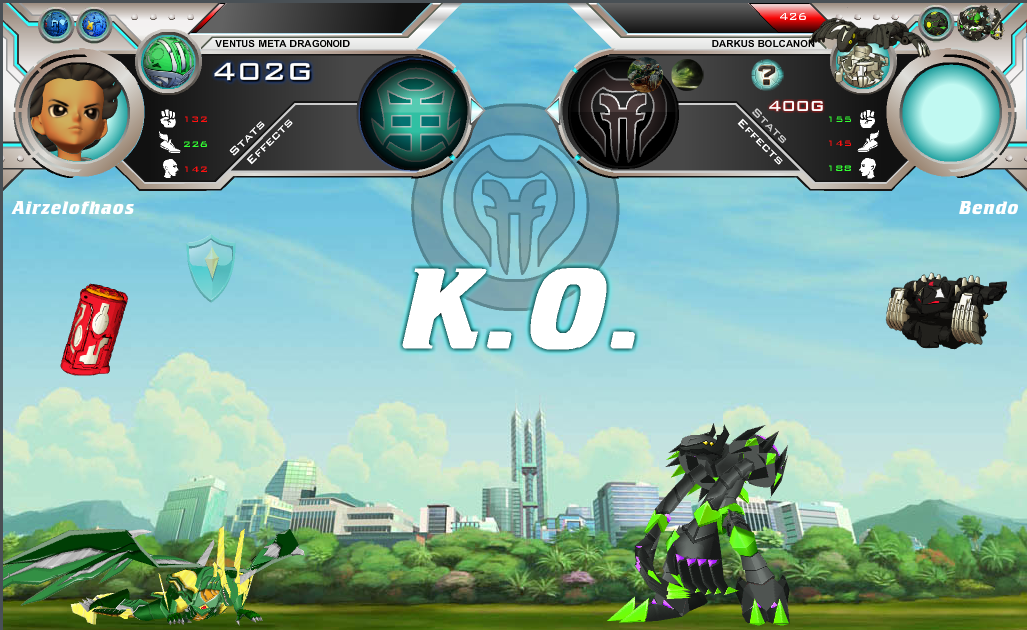Open the question mark help icon
Viewport: 1027px width, 630px height.
767,74
